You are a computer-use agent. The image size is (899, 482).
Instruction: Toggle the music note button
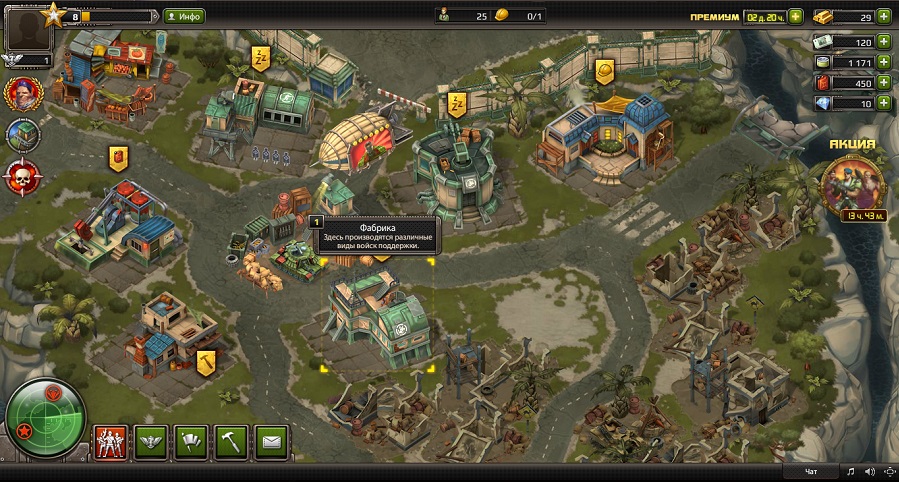(851, 471)
